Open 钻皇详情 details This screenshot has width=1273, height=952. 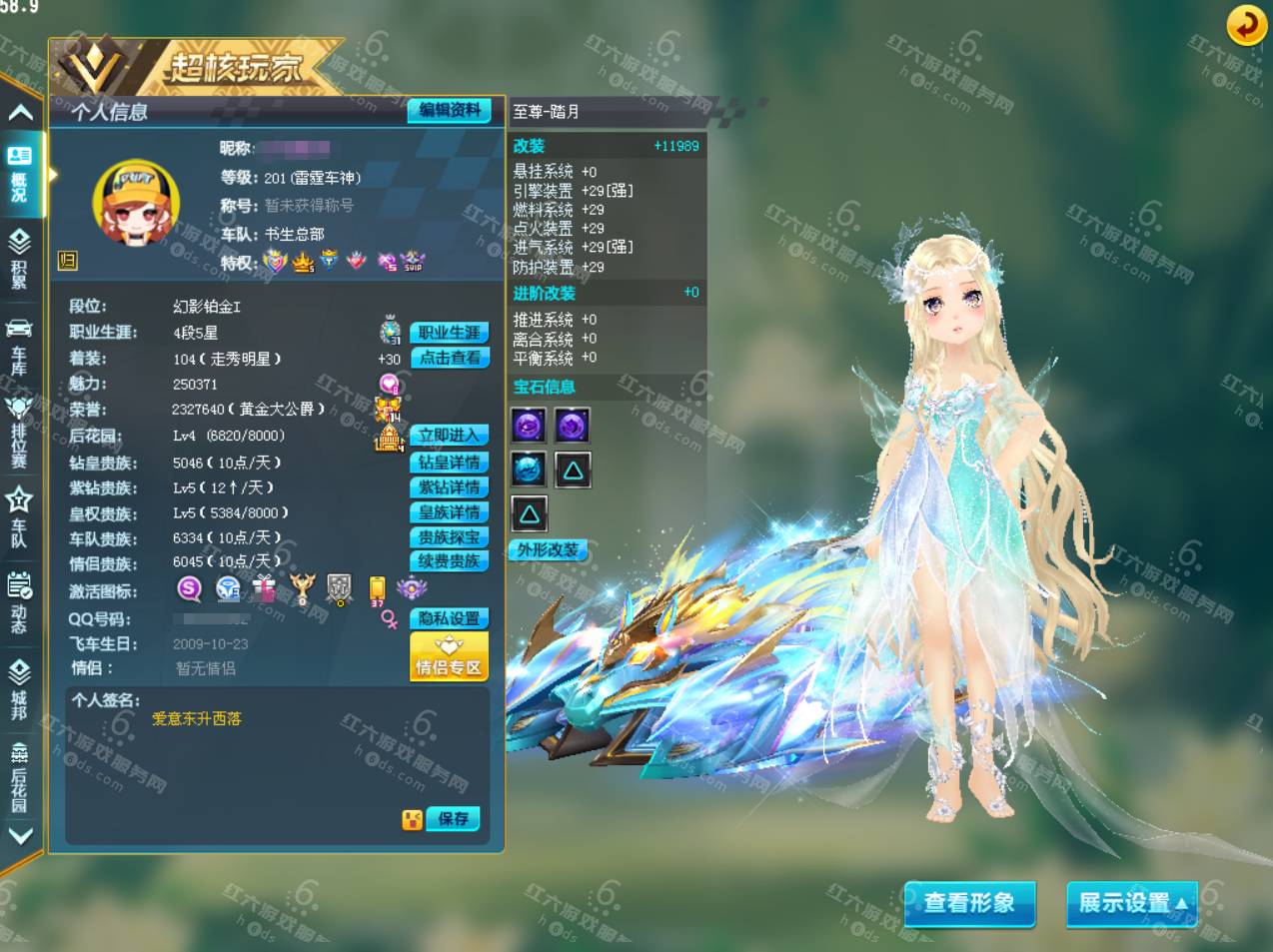click(x=449, y=463)
